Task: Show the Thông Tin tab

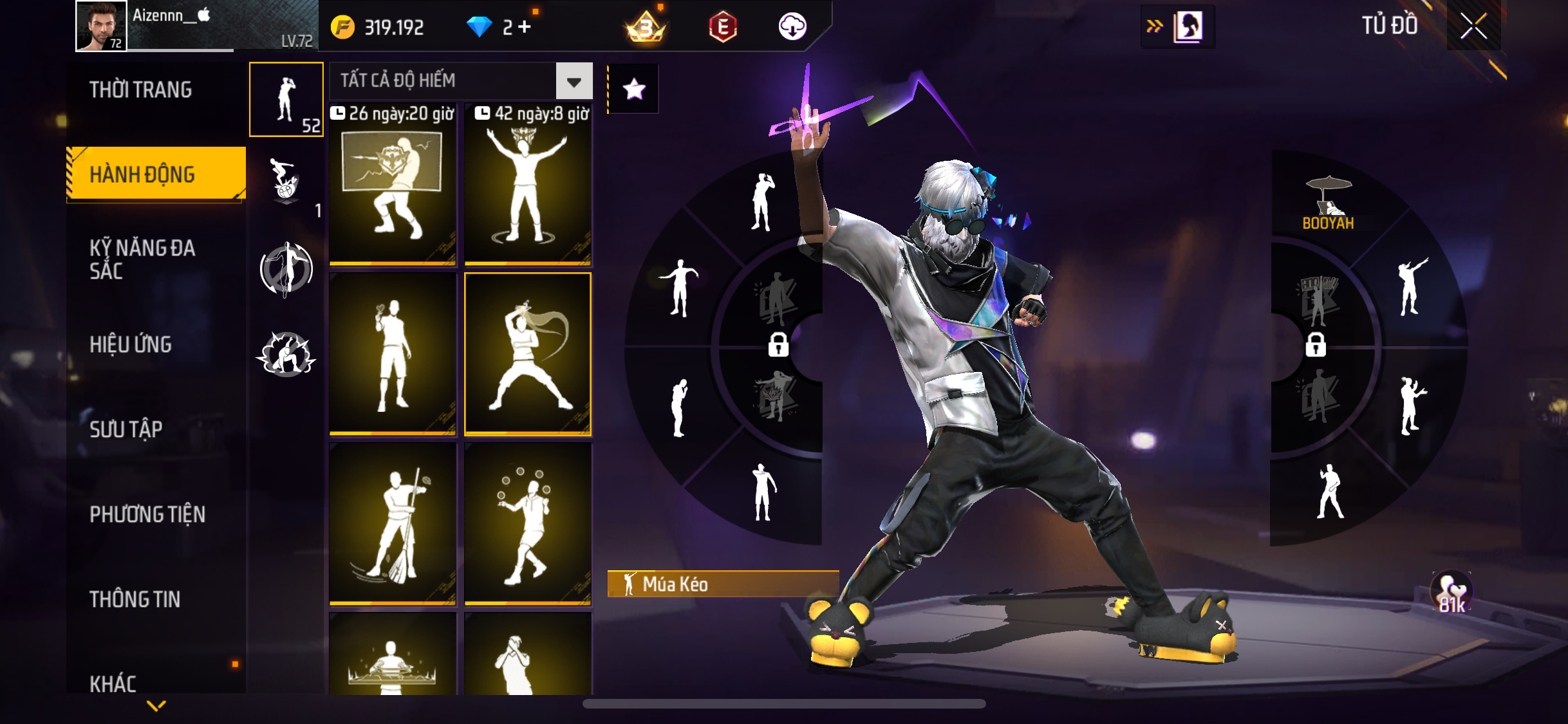Action: [135, 599]
